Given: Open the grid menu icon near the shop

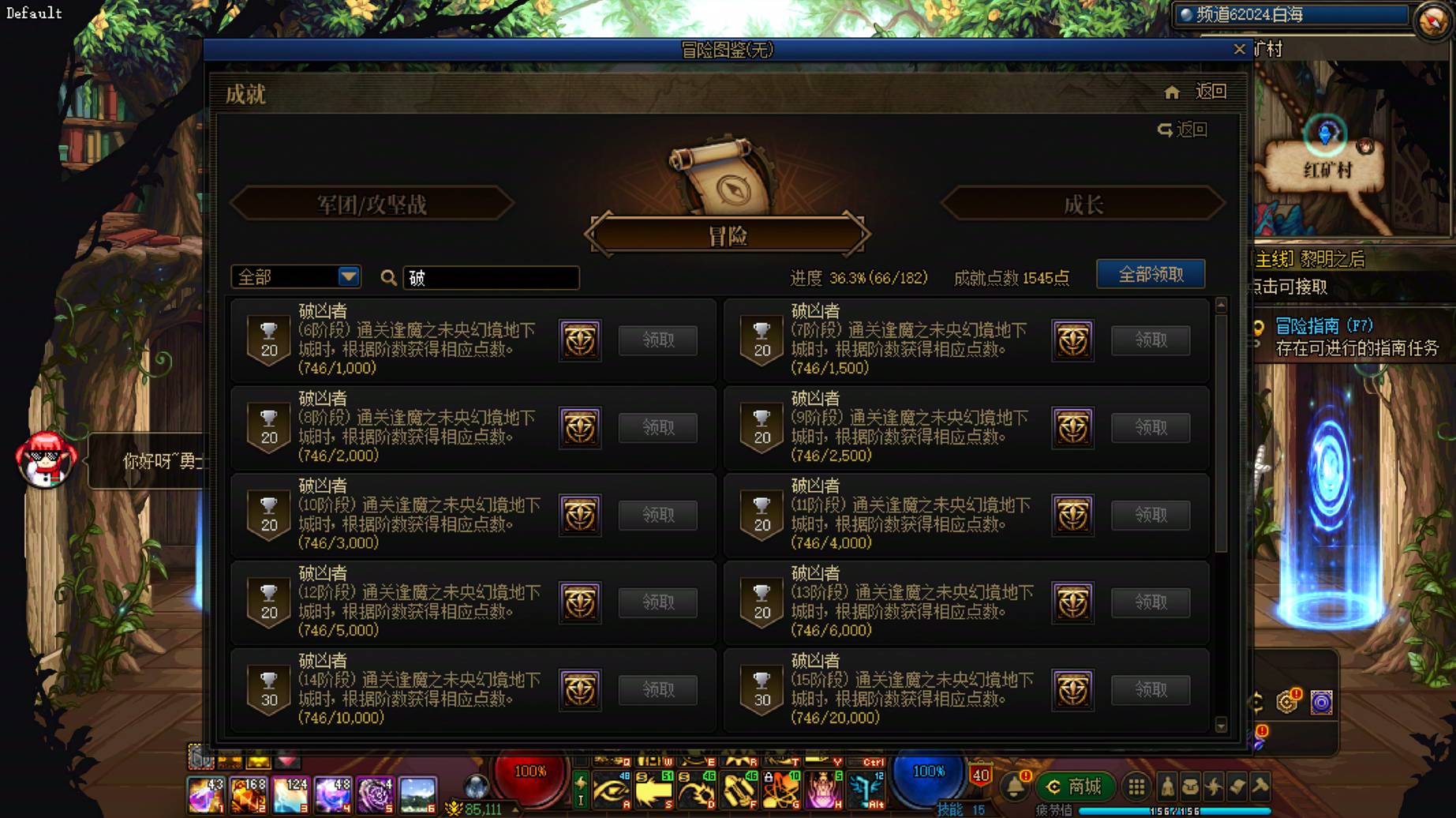Looking at the screenshot, I should pyautogui.click(x=1135, y=786).
